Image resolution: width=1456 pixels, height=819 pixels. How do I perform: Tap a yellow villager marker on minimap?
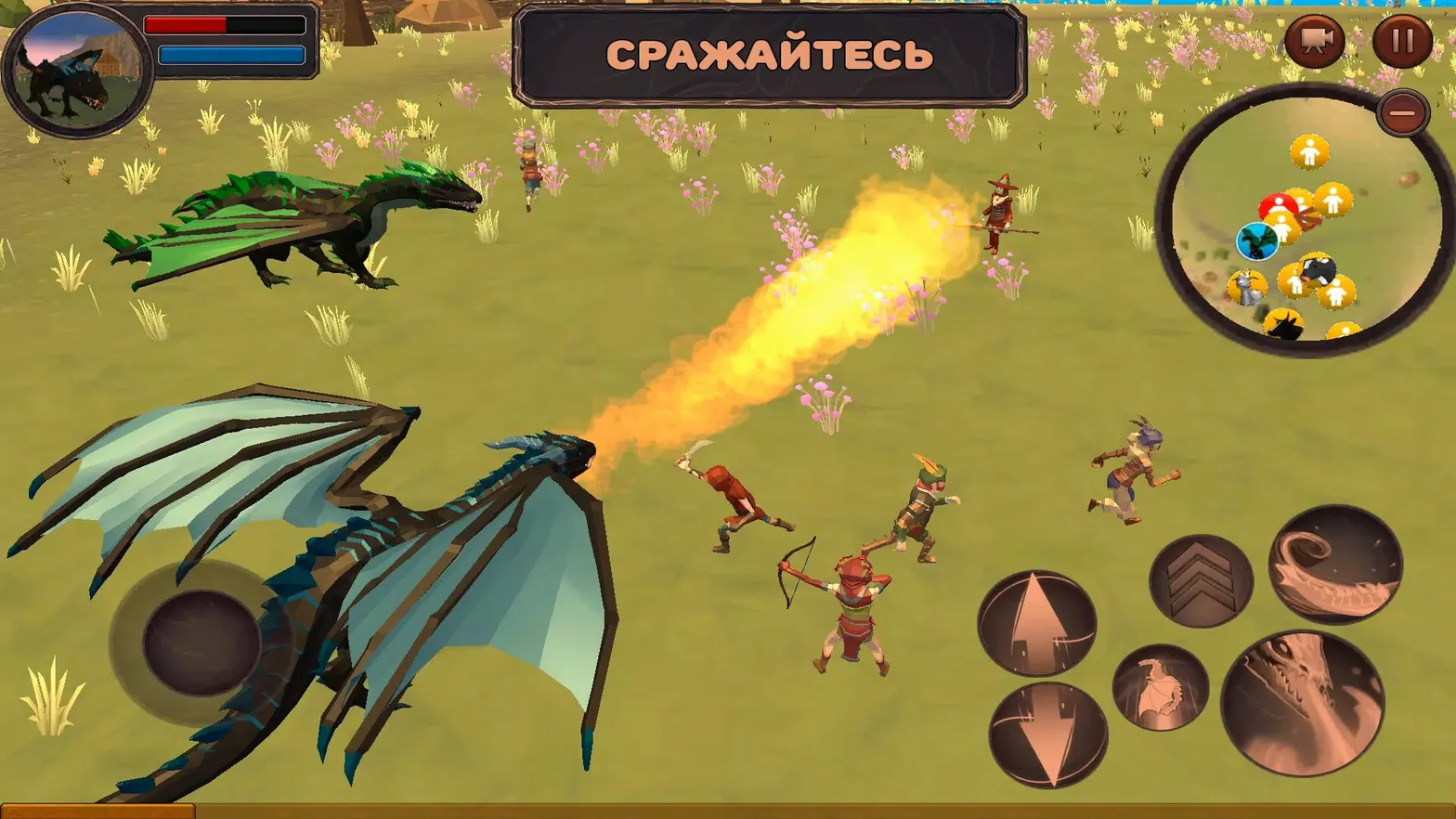[1310, 151]
